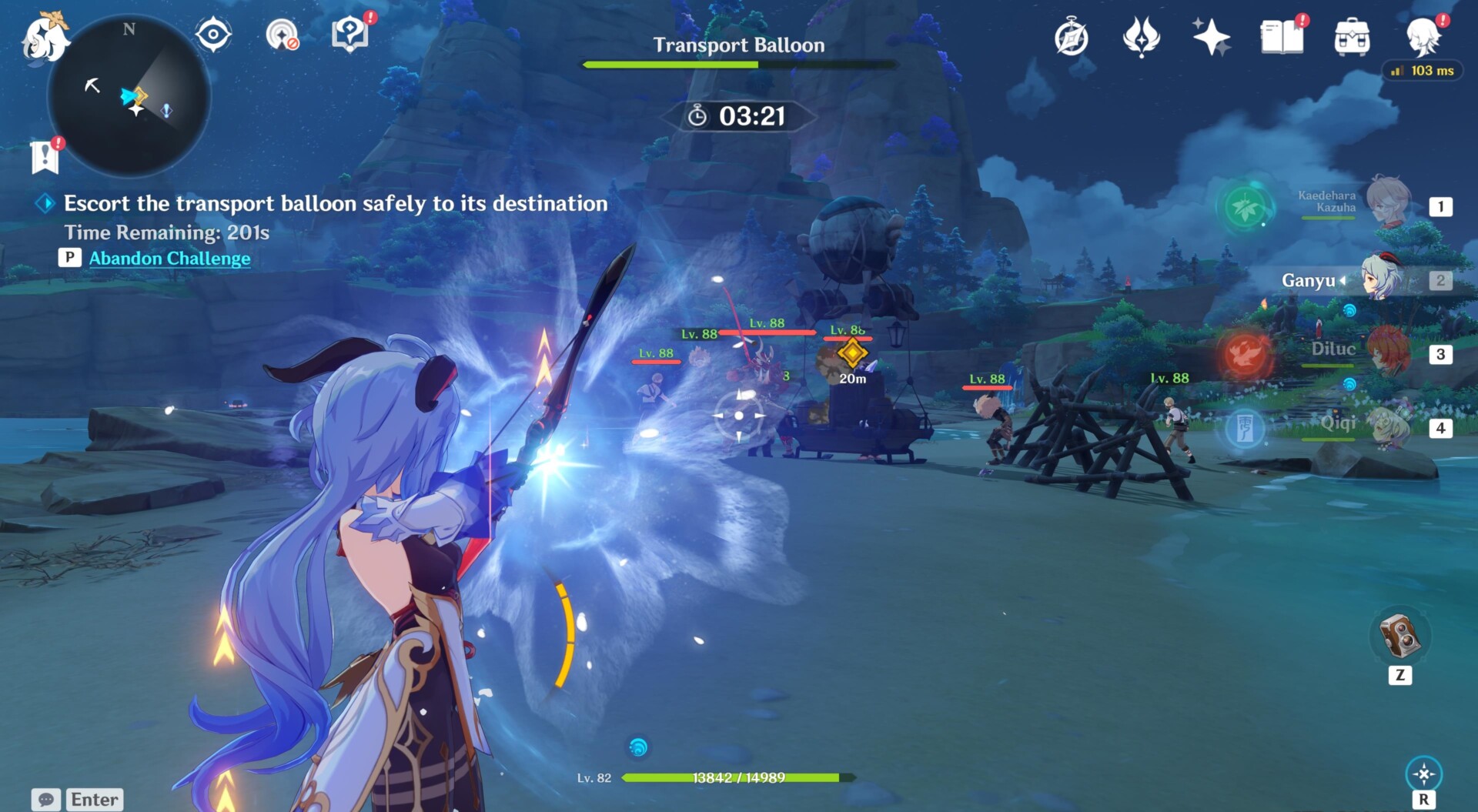Image resolution: width=1478 pixels, height=812 pixels.
Task: Open chat via the speech bubble icon
Action: (48, 800)
